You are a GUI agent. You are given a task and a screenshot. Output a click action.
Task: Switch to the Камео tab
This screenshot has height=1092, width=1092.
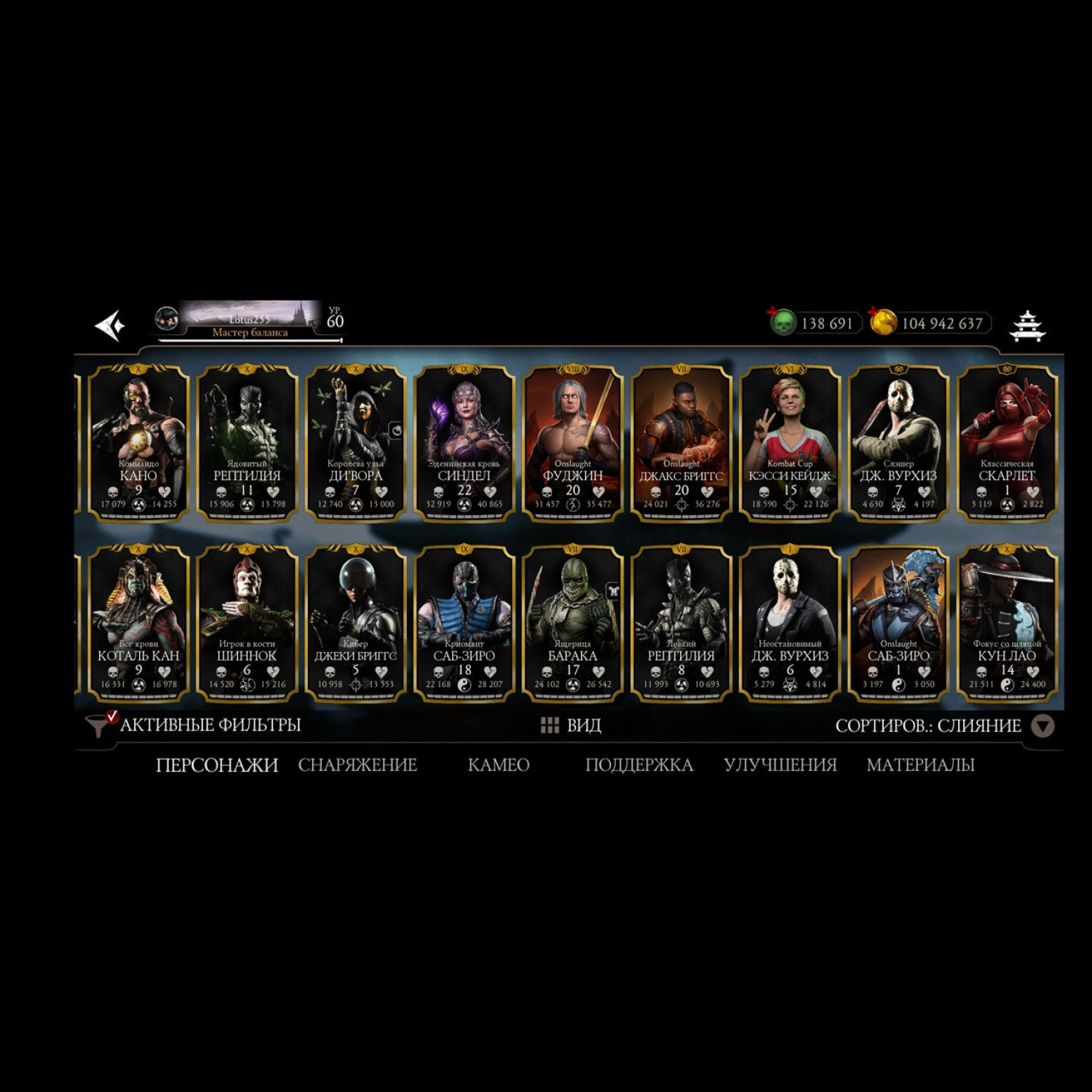coord(498,765)
